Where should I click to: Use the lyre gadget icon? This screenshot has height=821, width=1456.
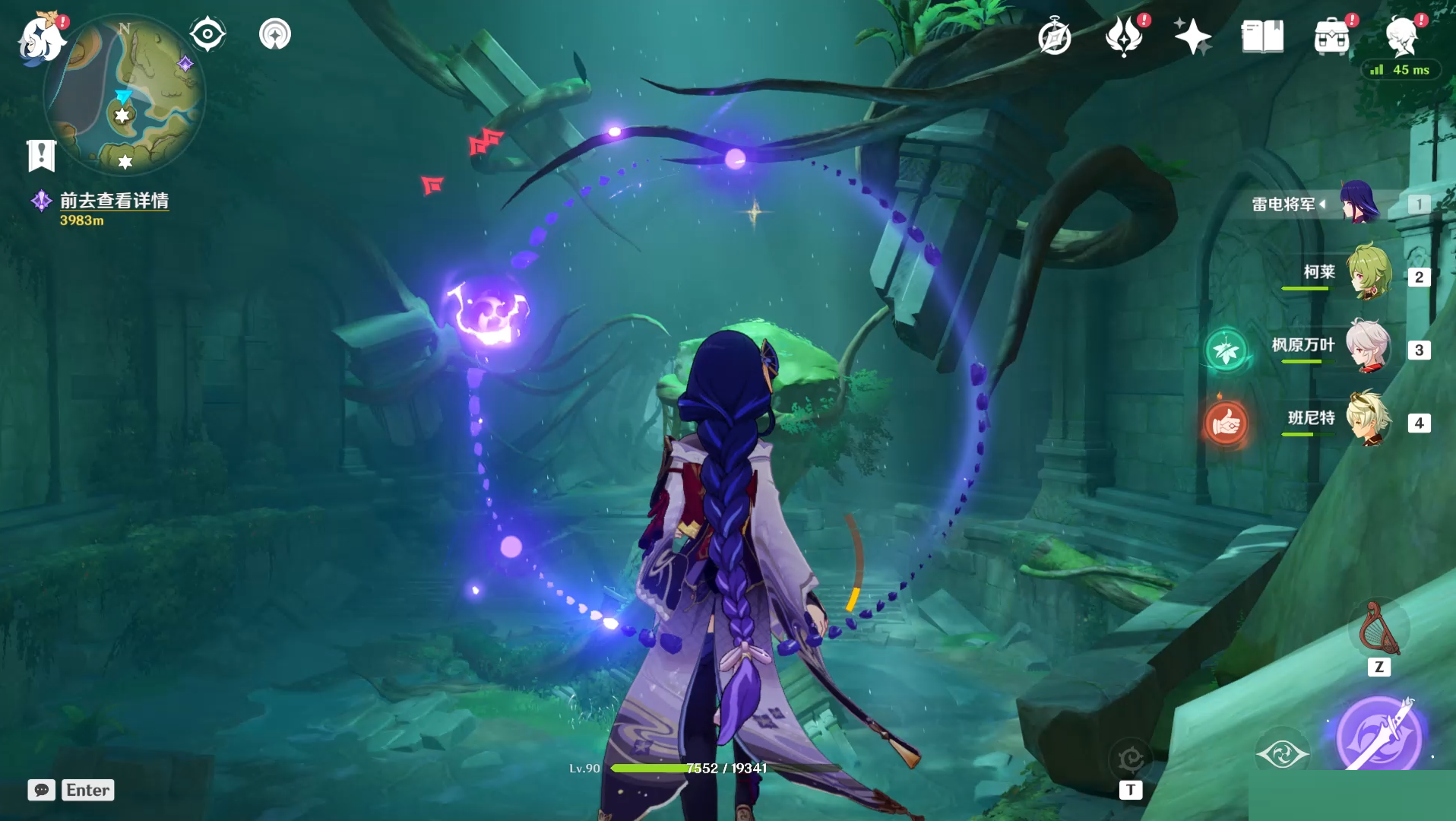1378,630
